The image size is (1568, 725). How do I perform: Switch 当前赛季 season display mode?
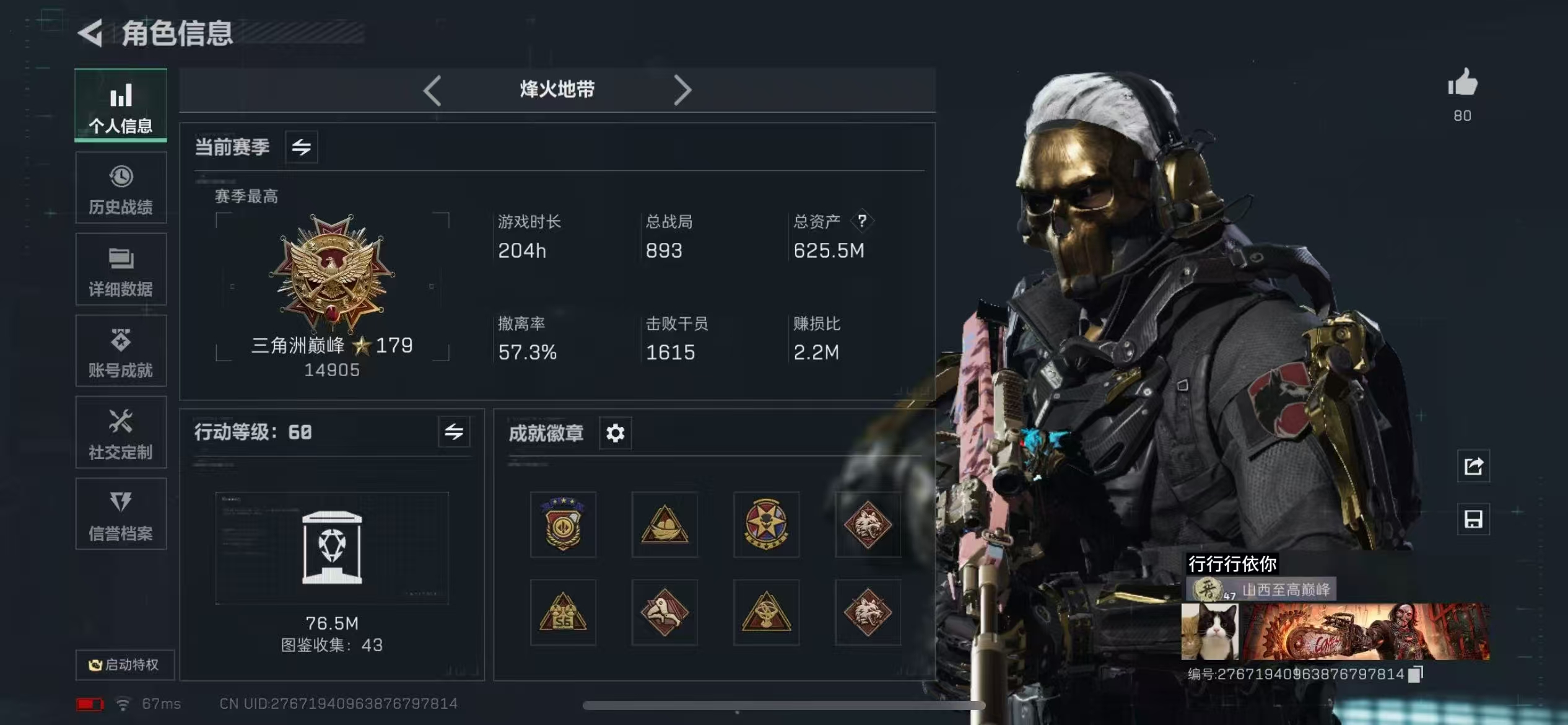302,147
